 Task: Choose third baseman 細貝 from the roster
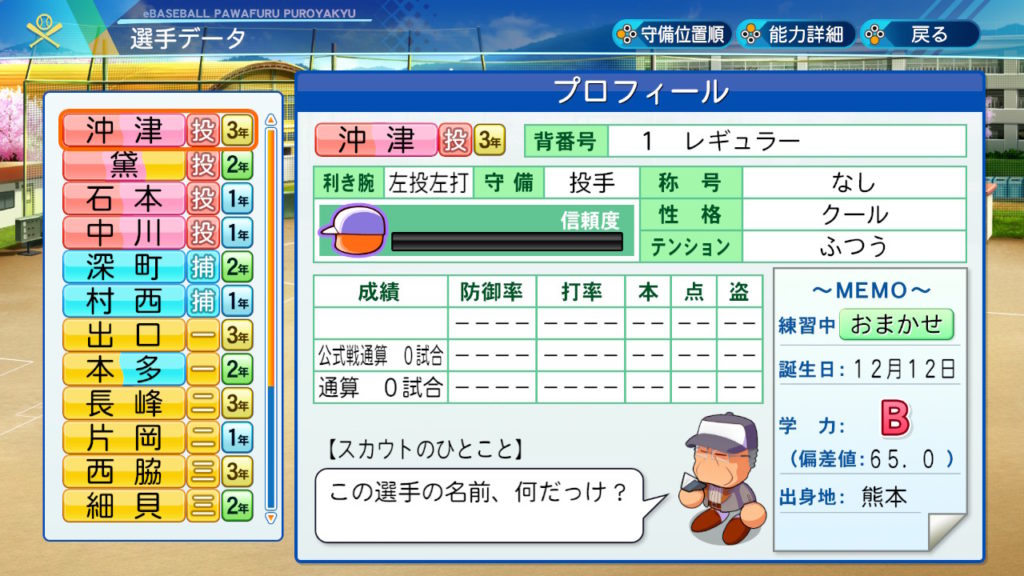tap(157, 505)
